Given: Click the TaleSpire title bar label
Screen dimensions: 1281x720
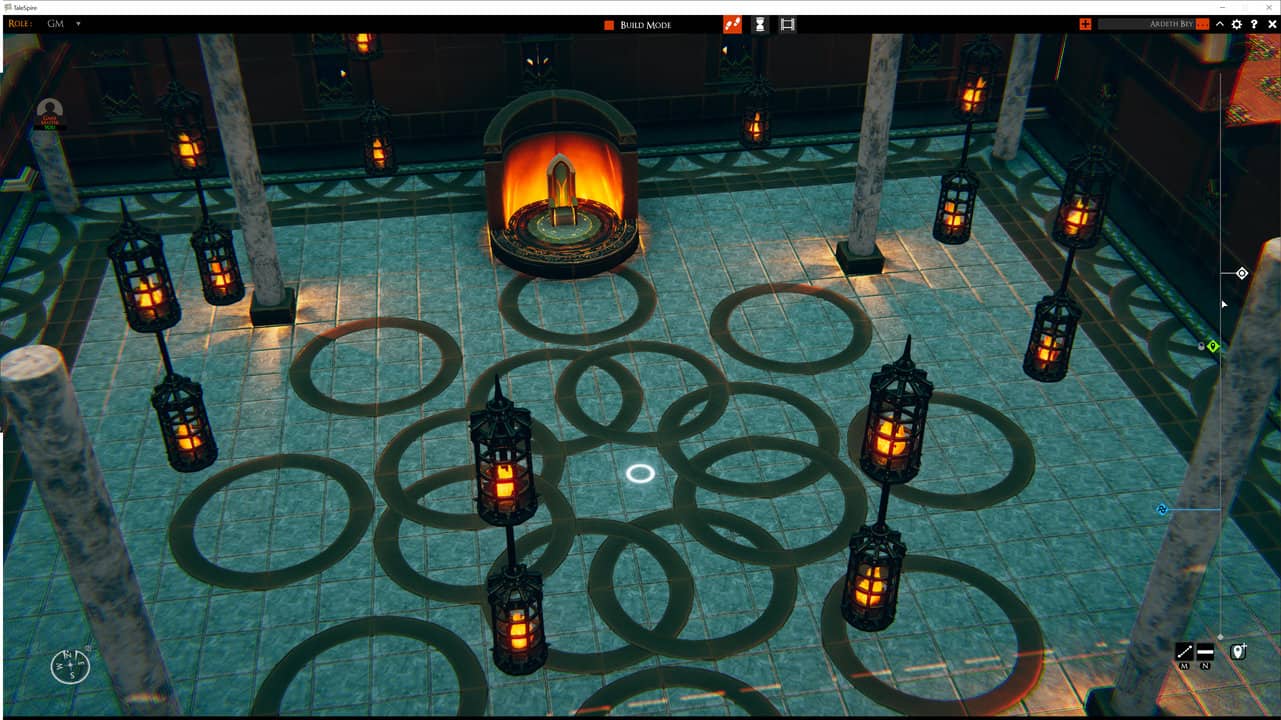Looking at the screenshot, I should pyautogui.click(x=25, y=5).
